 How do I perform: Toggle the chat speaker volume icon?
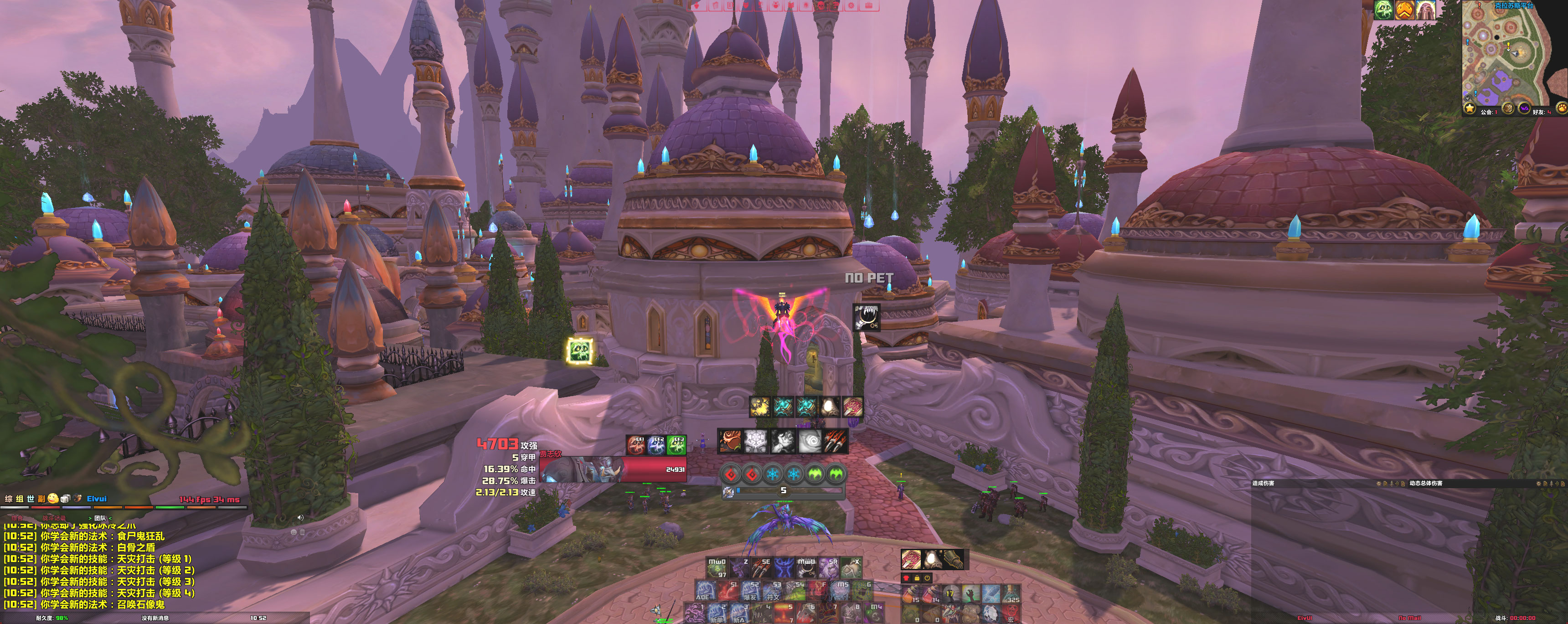(300, 517)
